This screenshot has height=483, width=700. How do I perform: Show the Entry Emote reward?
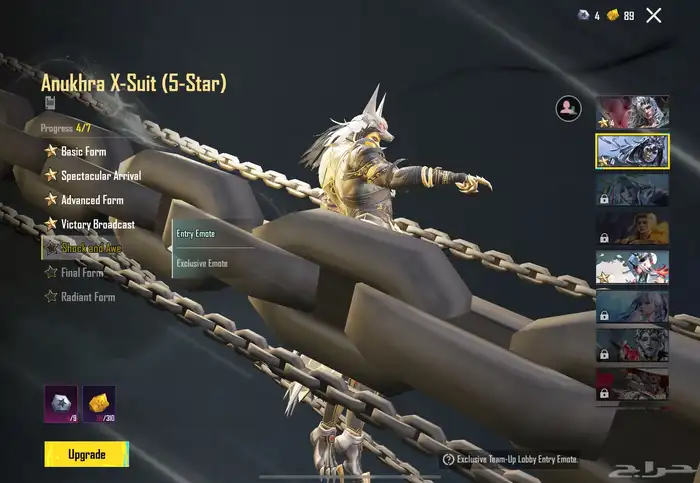coord(196,234)
